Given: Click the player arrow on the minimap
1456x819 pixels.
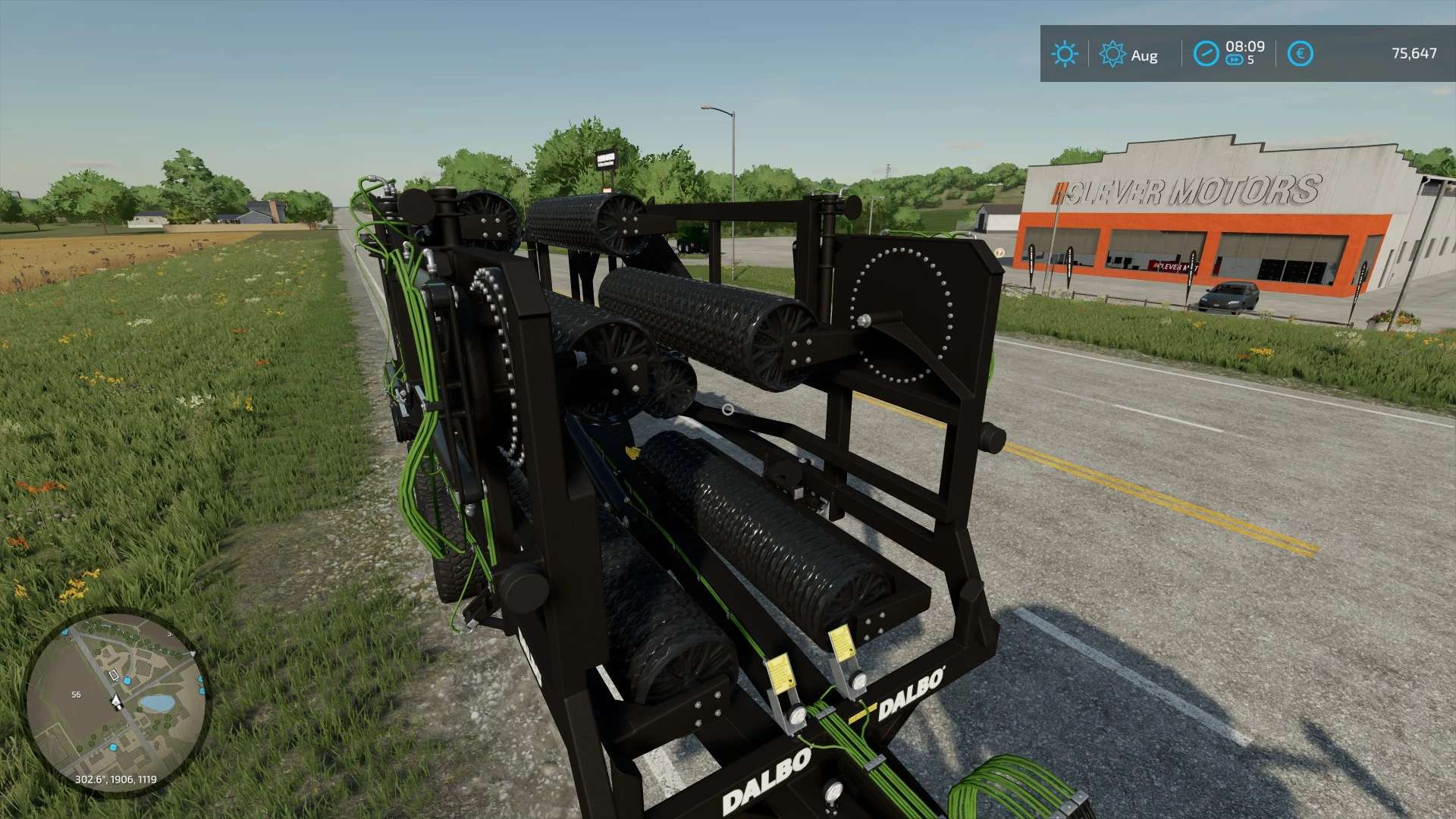Looking at the screenshot, I should pyautogui.click(x=115, y=701).
